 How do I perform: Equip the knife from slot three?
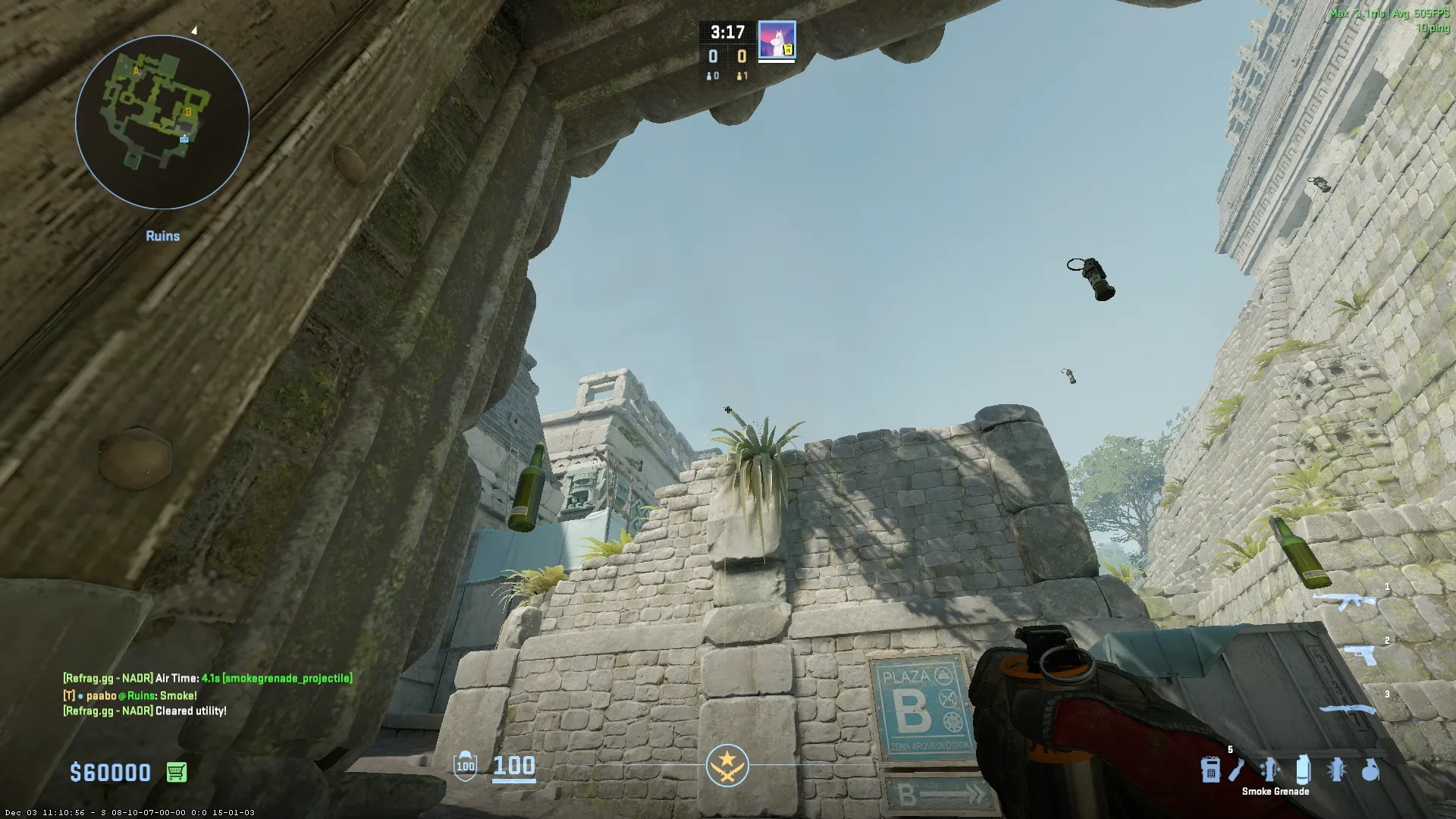[1347, 709]
